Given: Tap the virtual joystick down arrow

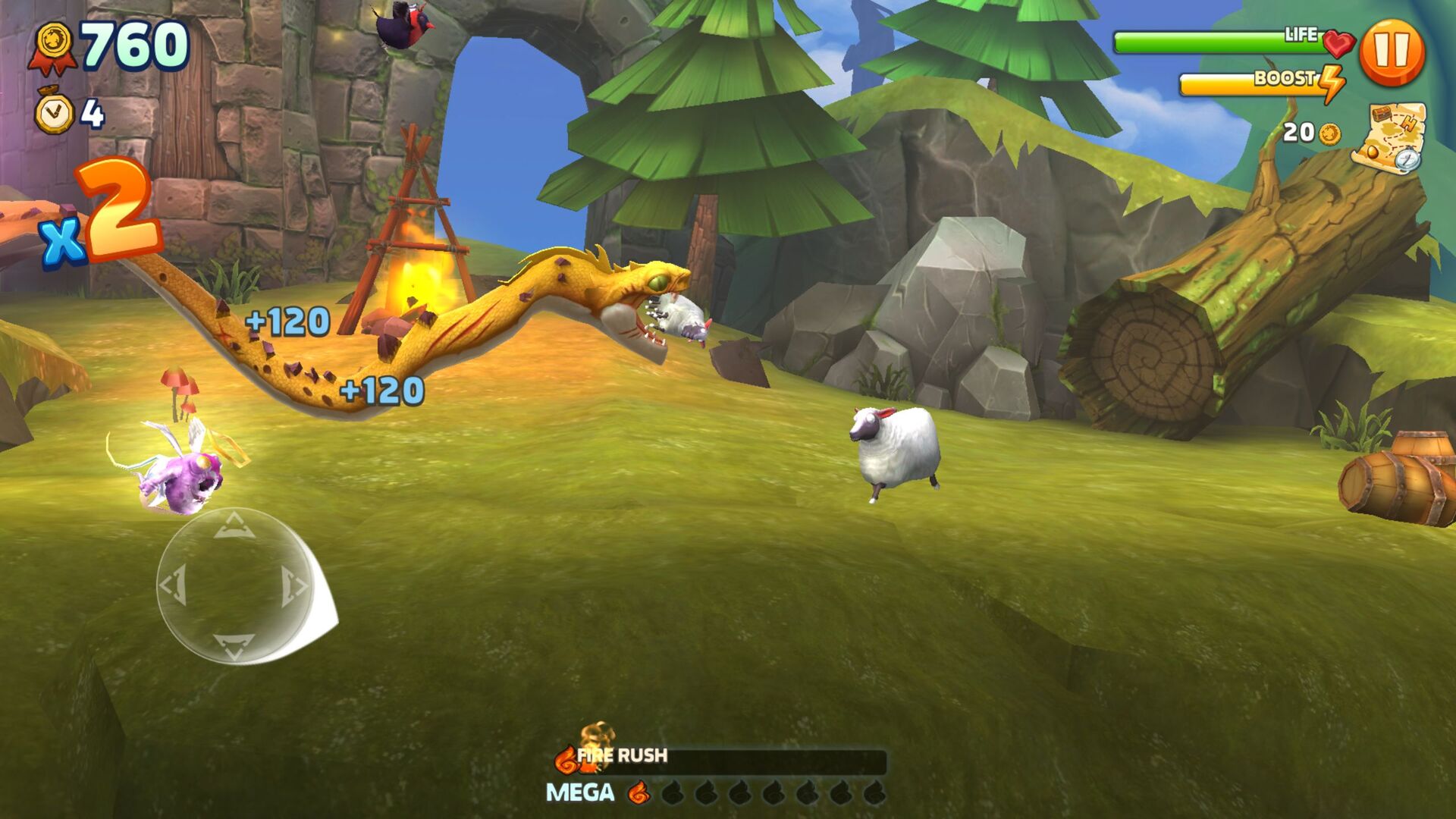Looking at the screenshot, I should (x=234, y=645).
